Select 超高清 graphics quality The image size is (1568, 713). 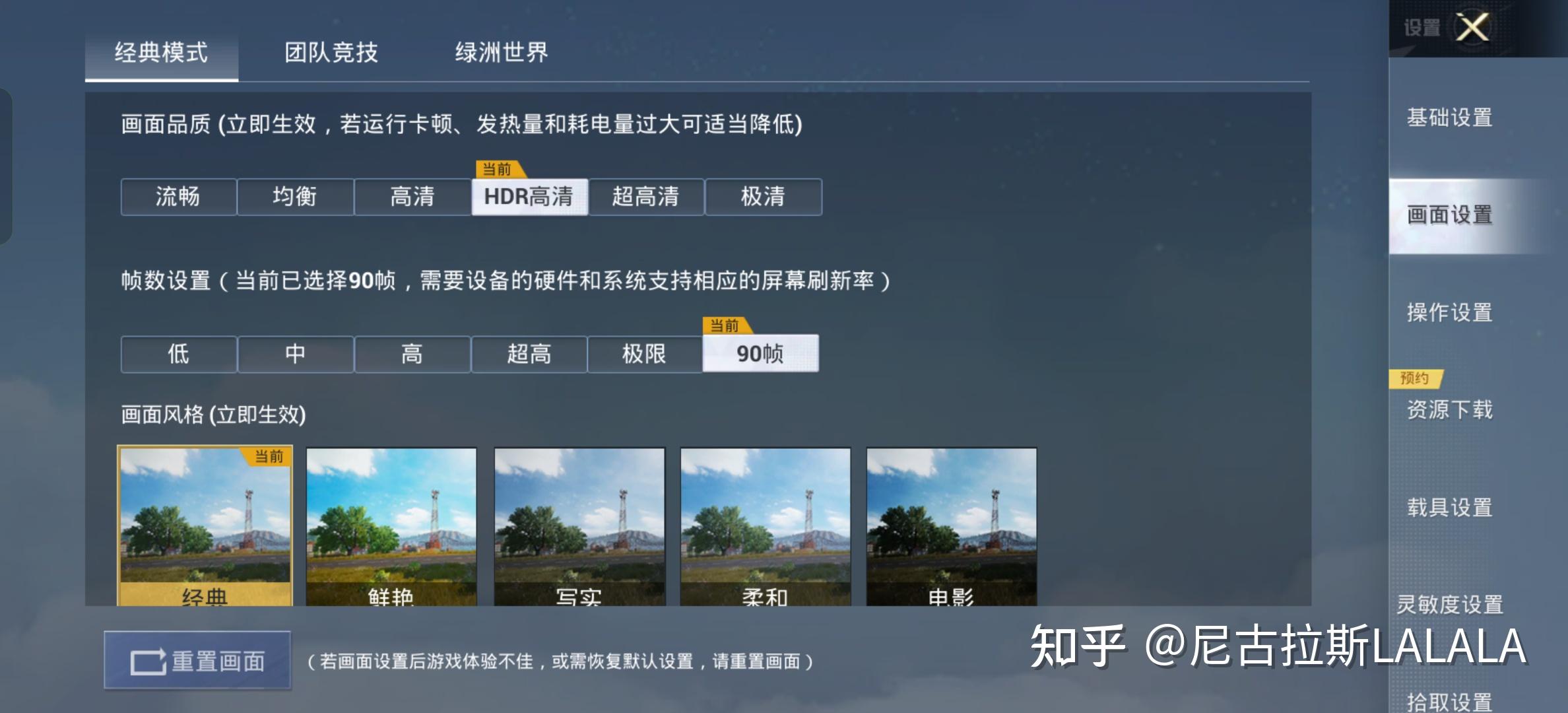647,197
